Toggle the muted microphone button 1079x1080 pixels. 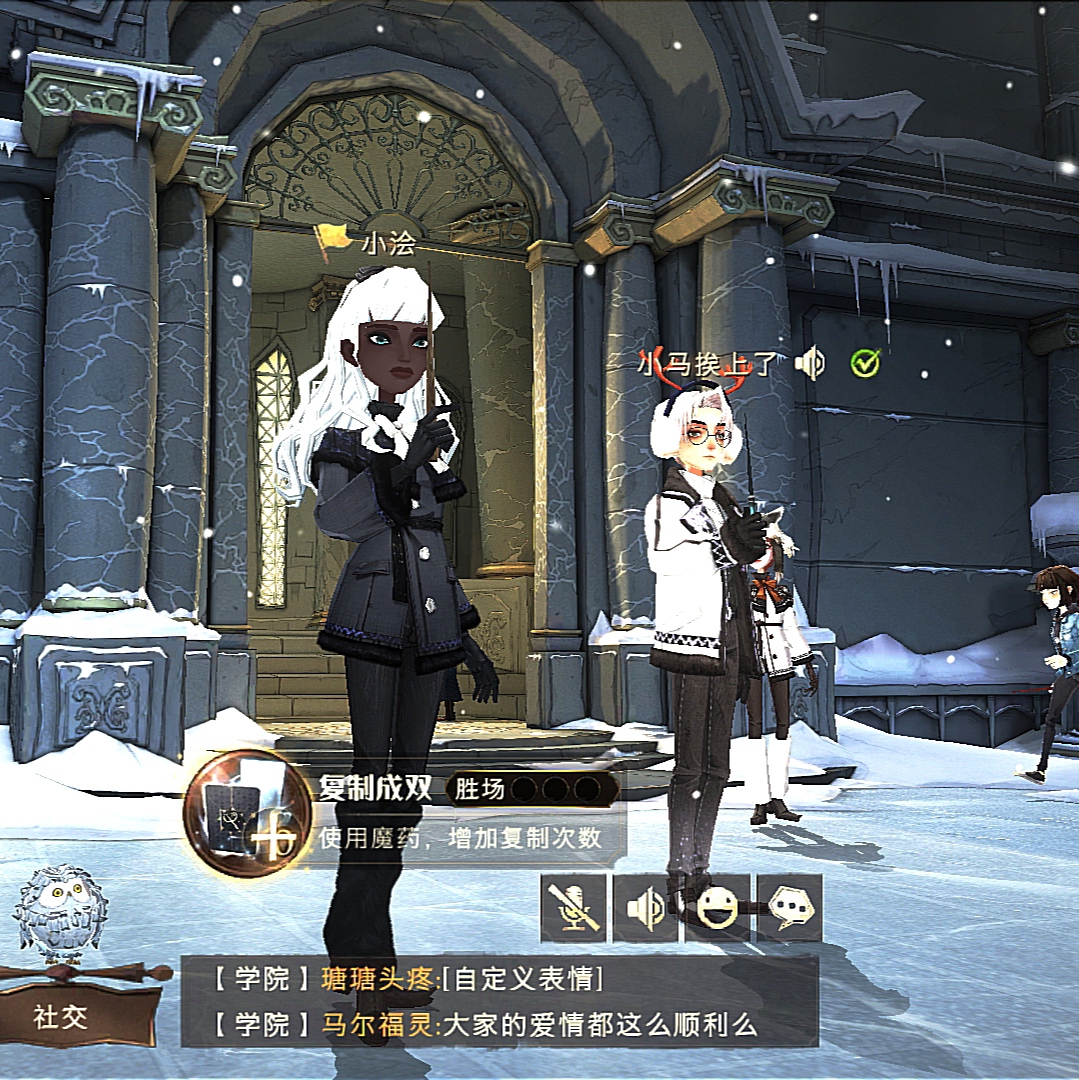(573, 908)
